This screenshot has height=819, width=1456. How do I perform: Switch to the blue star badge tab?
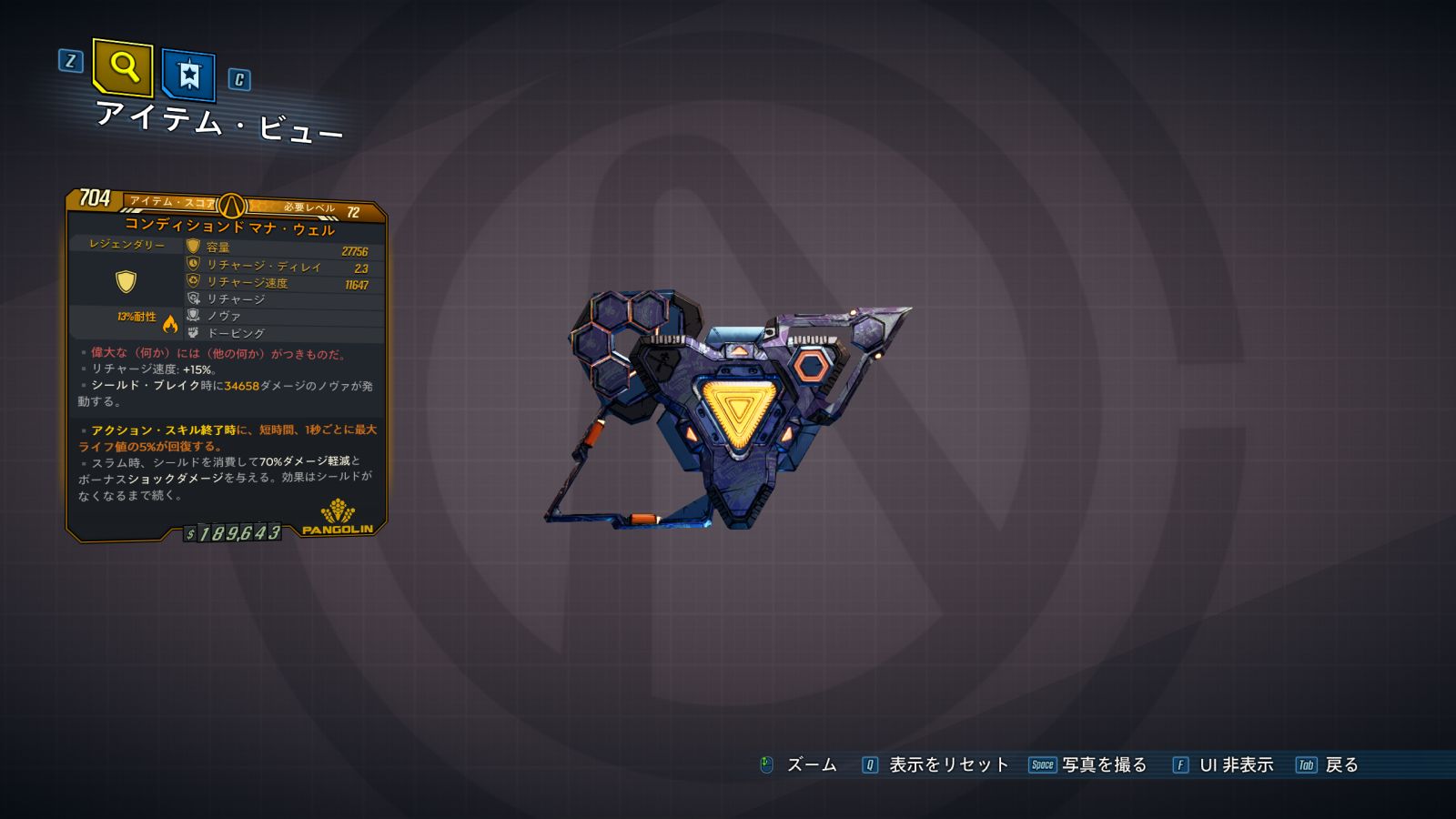click(x=188, y=75)
